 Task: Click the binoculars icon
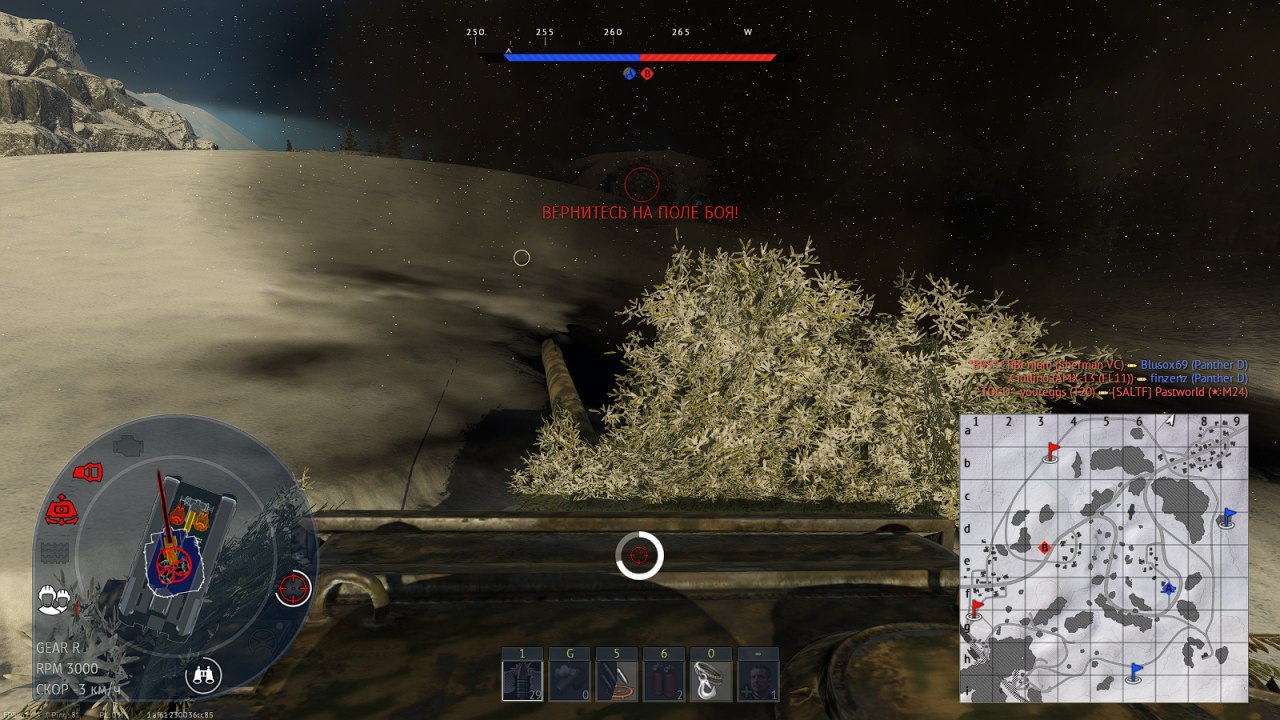click(204, 675)
